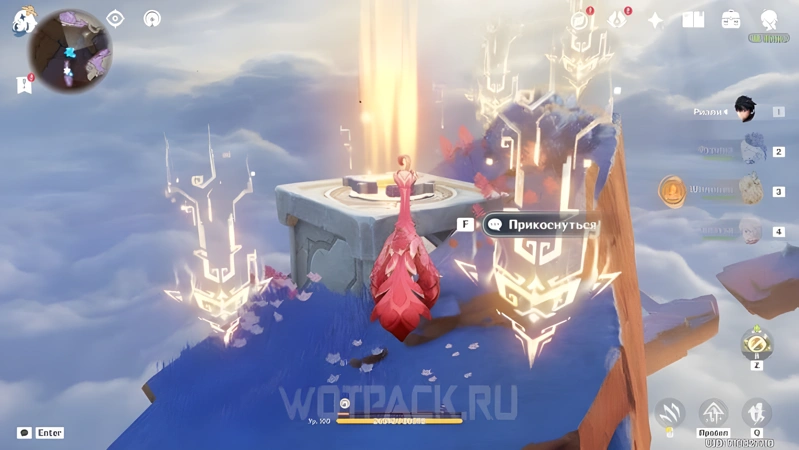Image resolution: width=799 pixels, height=450 pixels.
Task: Open the adventurer handbook book icon
Action: point(693,20)
